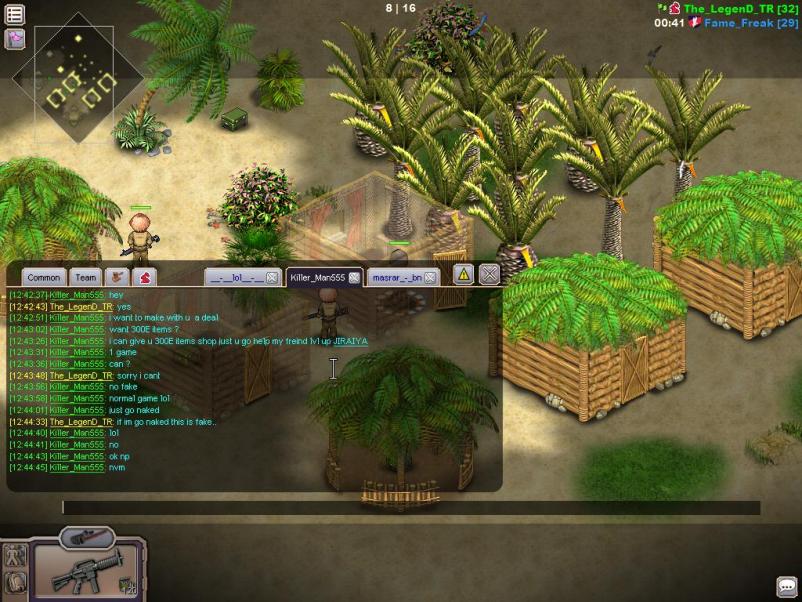This screenshot has height=602, width=802.
Task: Select the Killer_Man555 chat tab
Action: [x=317, y=277]
